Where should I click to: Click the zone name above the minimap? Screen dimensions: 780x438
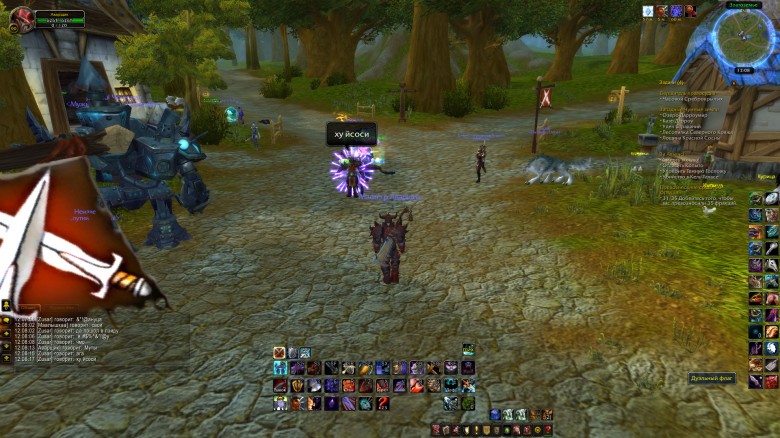tap(743, 5)
